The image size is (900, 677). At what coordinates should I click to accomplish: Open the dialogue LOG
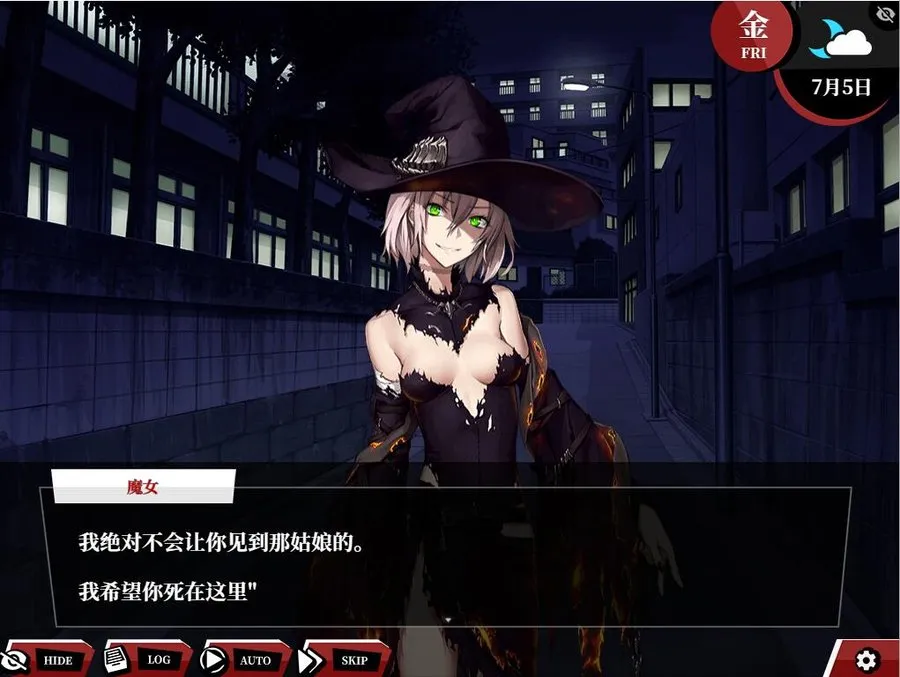tap(146, 659)
